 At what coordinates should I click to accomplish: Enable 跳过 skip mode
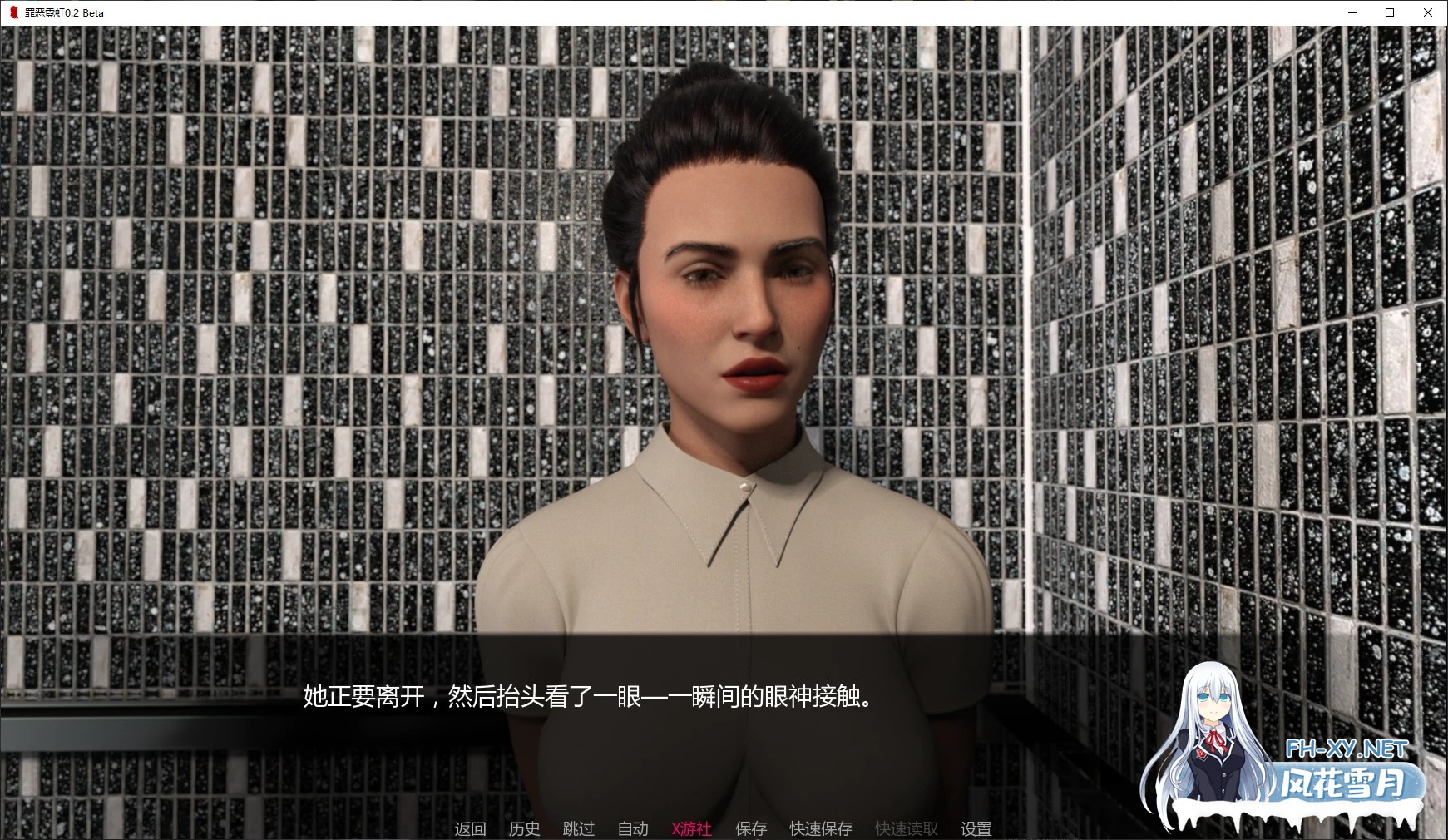tap(580, 828)
